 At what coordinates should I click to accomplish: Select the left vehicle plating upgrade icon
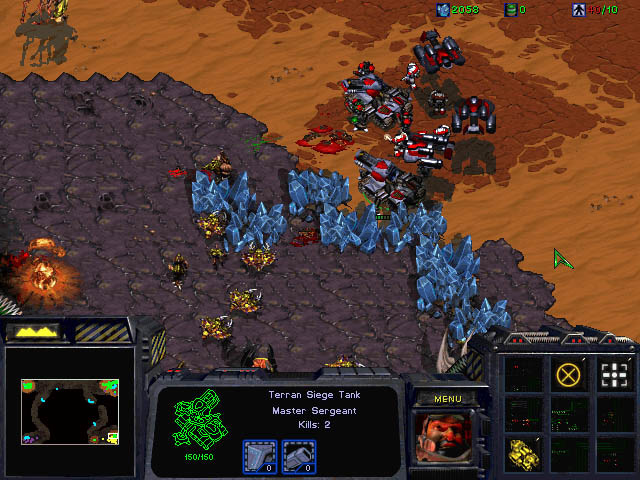[257, 455]
